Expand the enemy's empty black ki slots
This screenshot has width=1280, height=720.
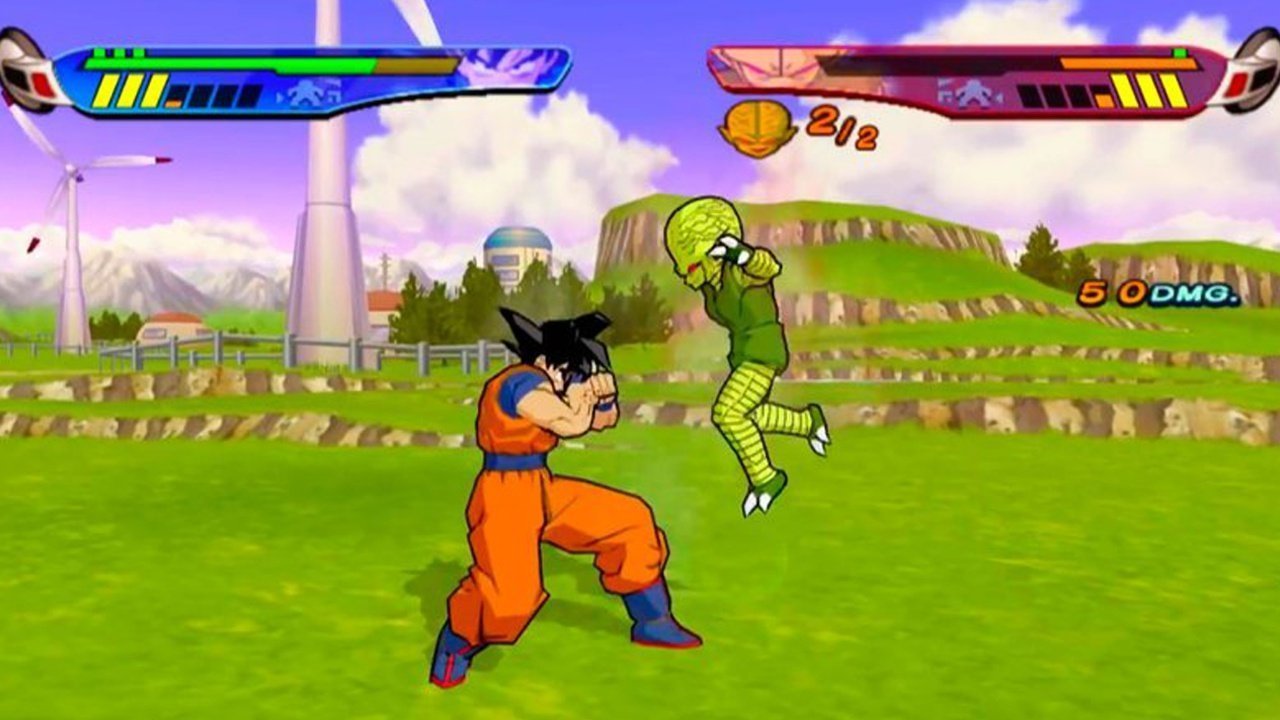1050,96
